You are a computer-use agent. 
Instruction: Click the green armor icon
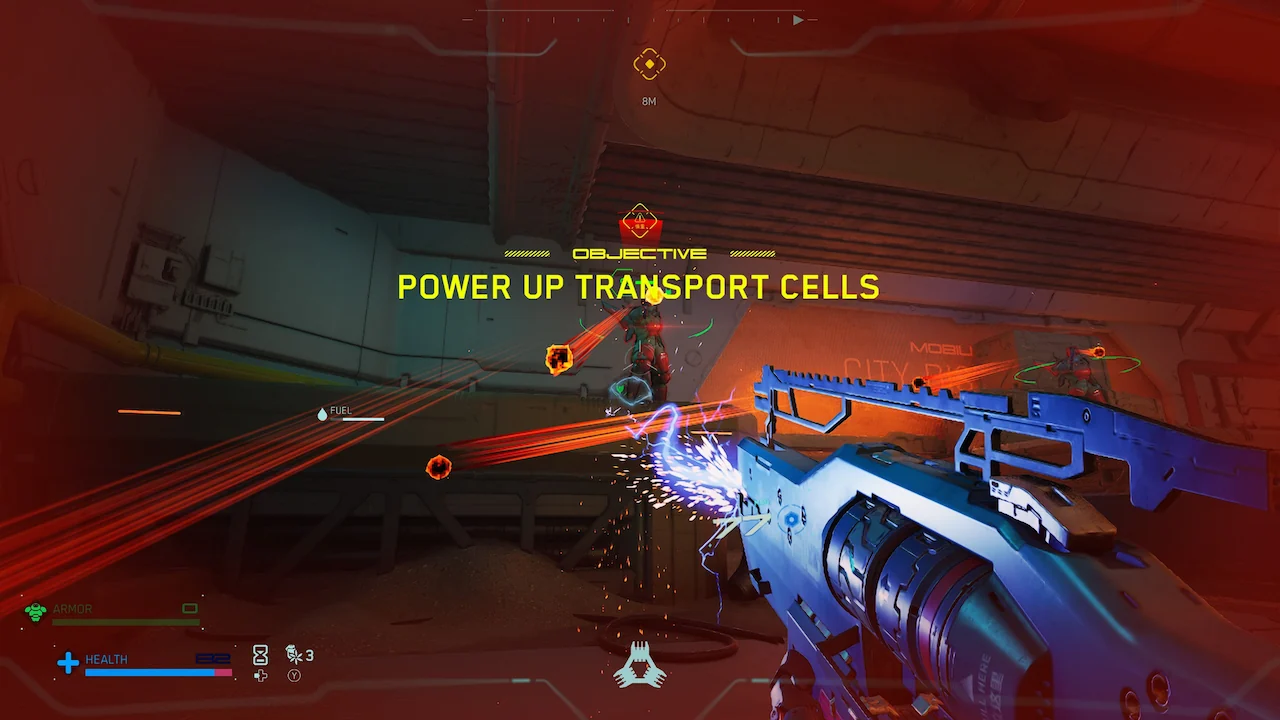36,611
